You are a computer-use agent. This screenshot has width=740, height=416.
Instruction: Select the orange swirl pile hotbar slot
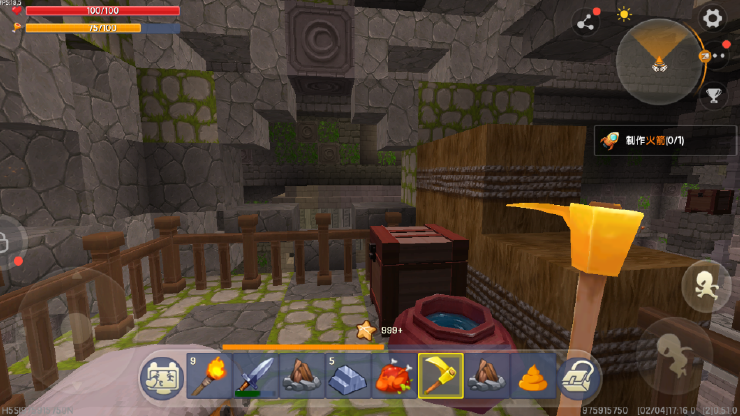[532, 377]
